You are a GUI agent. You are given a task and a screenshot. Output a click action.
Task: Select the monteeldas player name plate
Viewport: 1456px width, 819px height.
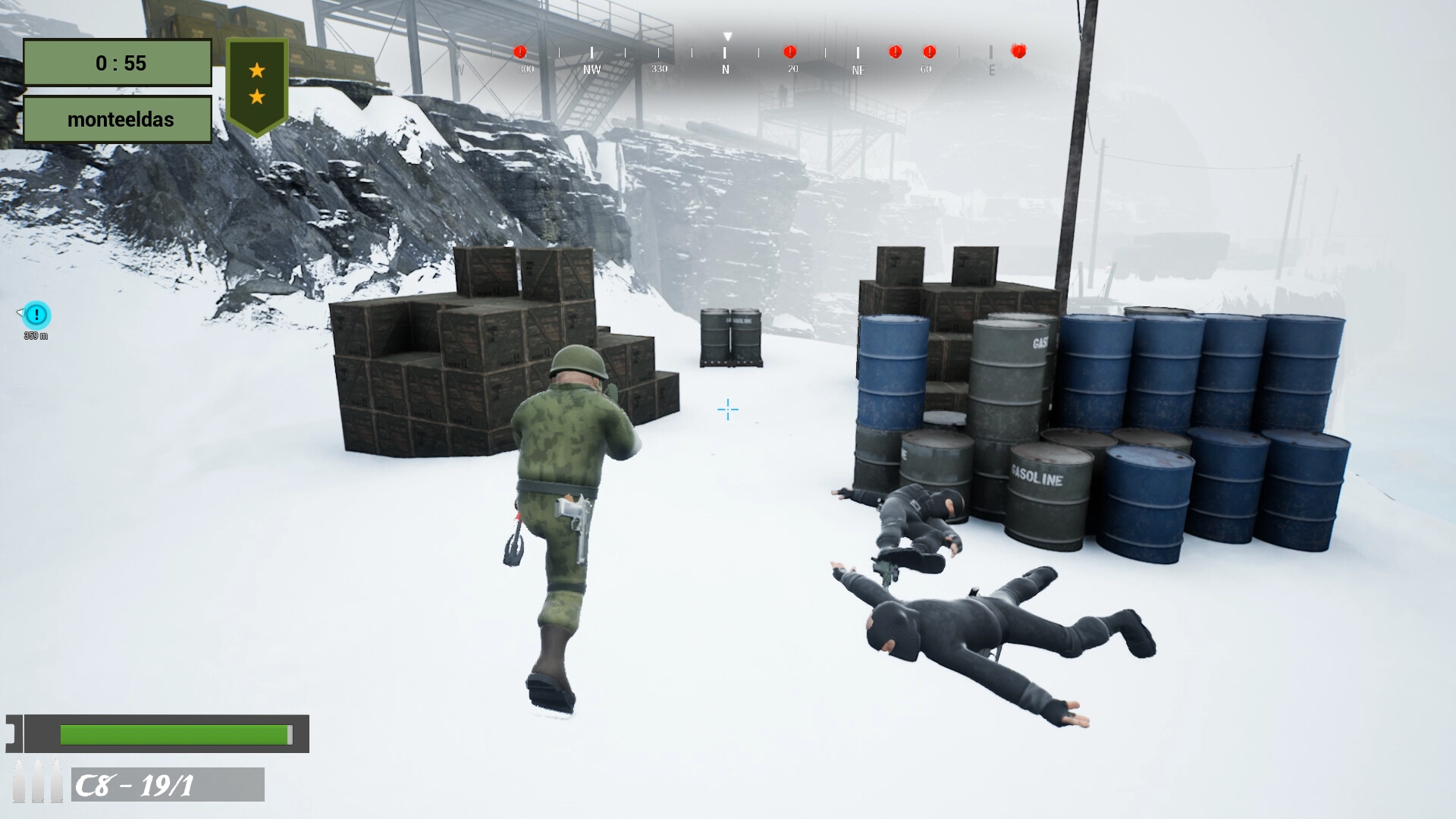(118, 119)
